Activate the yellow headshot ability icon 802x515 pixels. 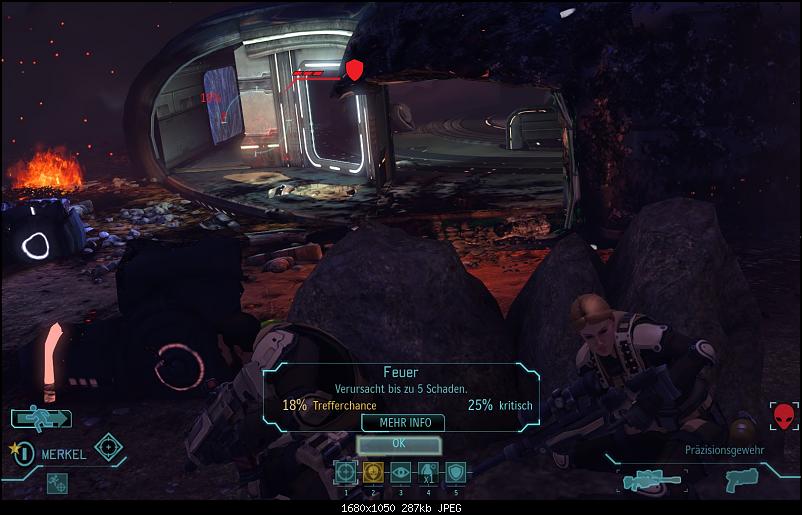pos(373,473)
